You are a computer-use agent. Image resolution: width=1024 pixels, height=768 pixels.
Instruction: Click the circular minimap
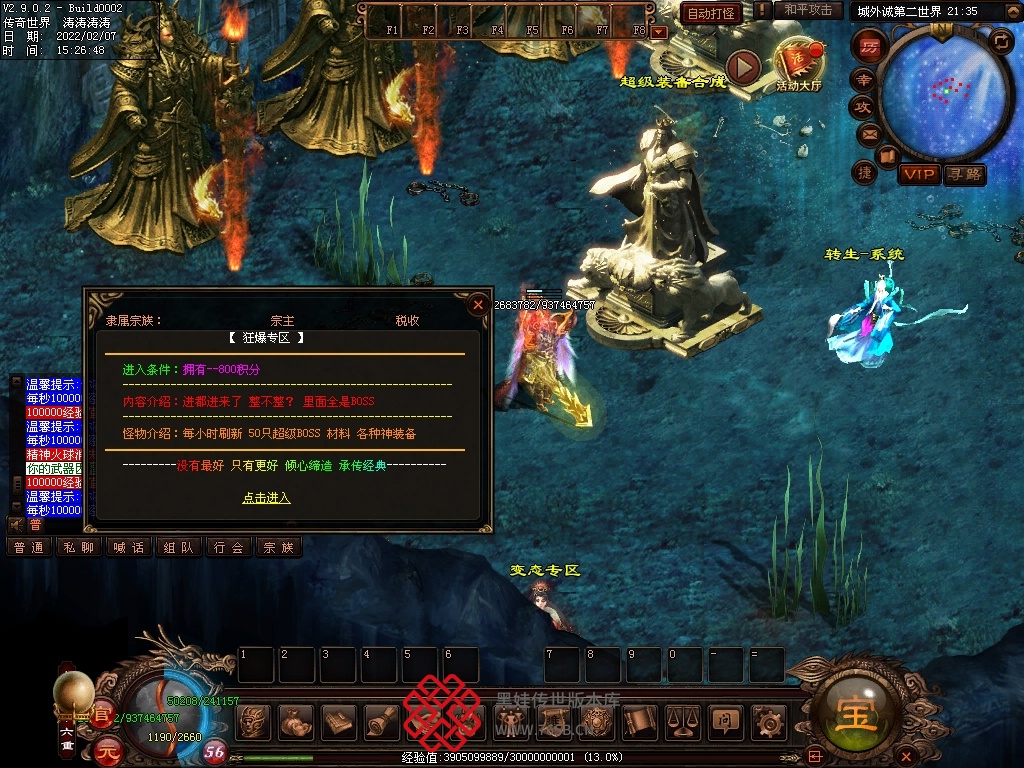[945, 92]
